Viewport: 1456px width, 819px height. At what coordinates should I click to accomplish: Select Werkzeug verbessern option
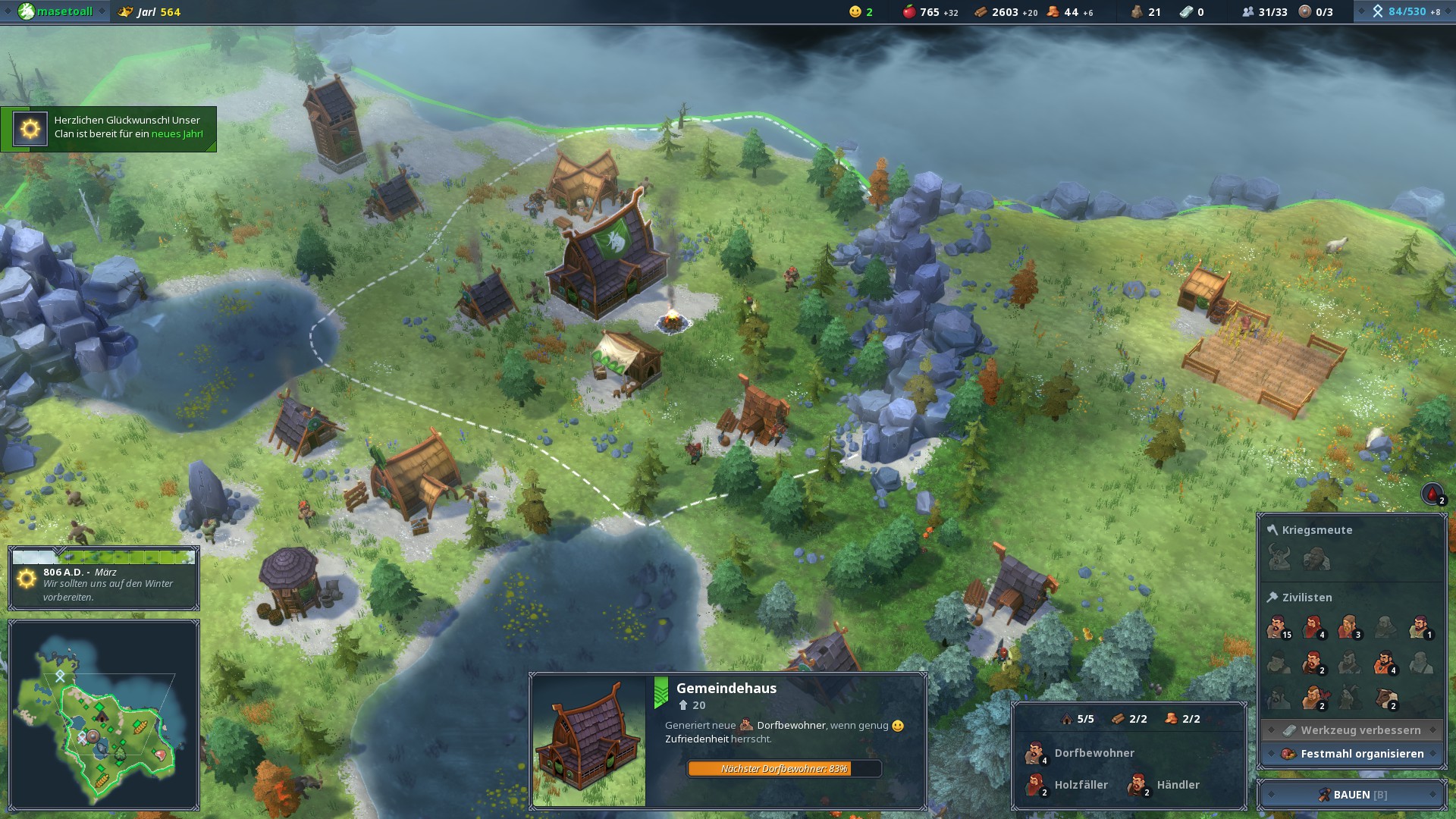click(1352, 730)
